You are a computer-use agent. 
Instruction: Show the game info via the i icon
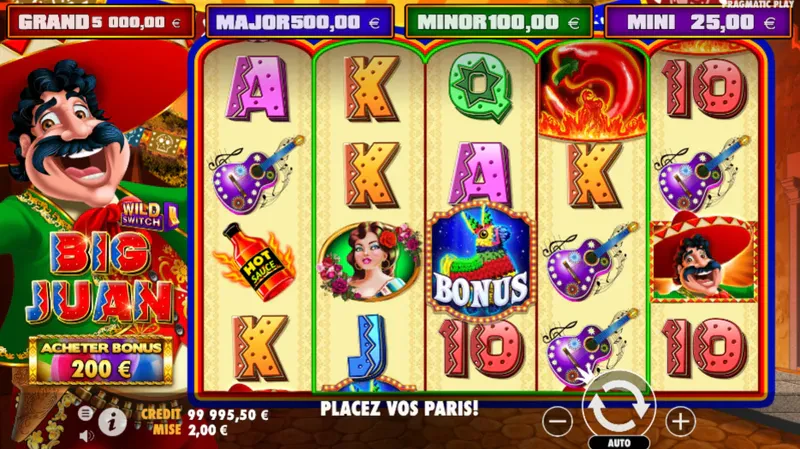point(112,423)
